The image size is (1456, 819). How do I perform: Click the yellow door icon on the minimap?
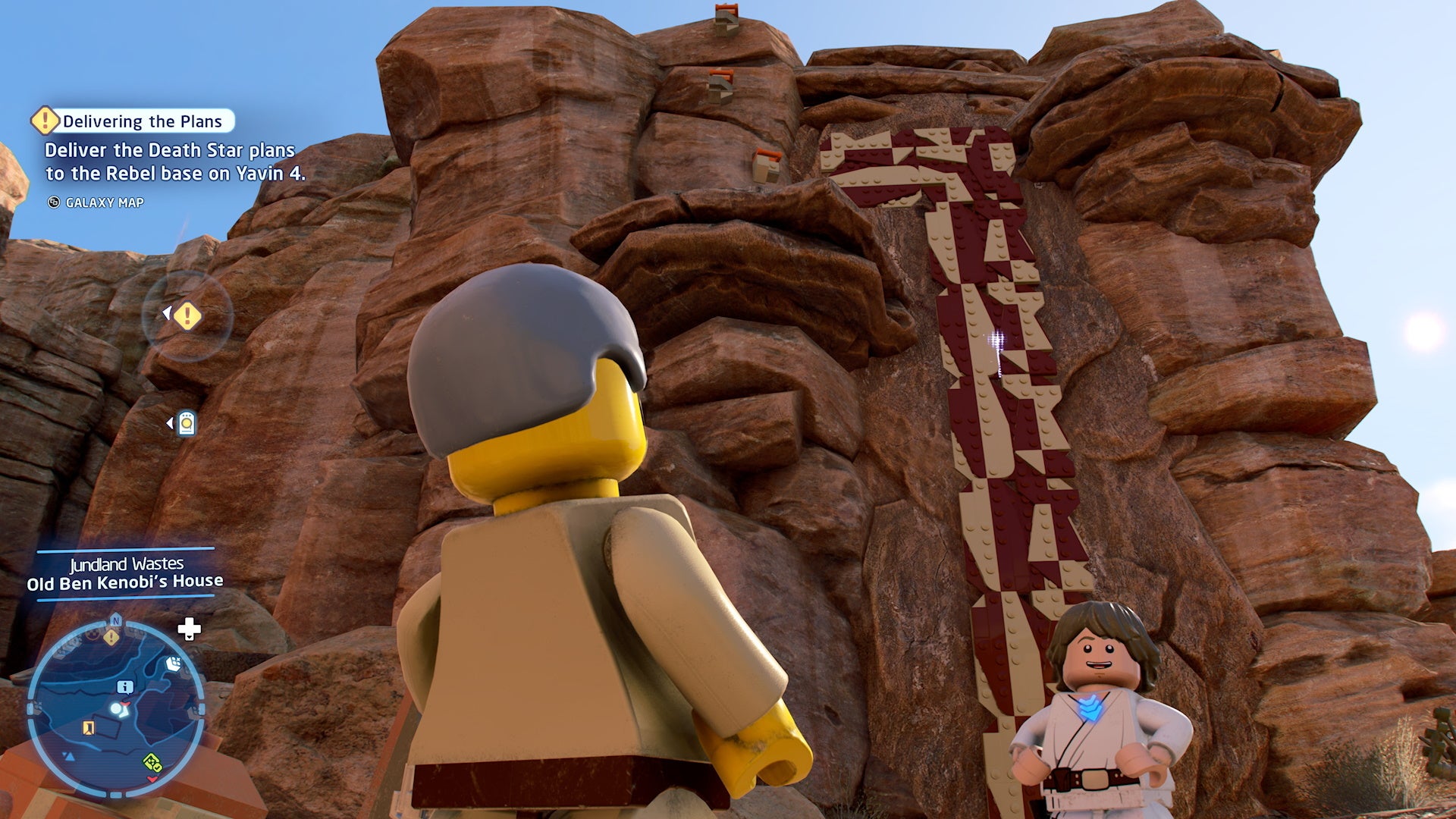[x=87, y=728]
